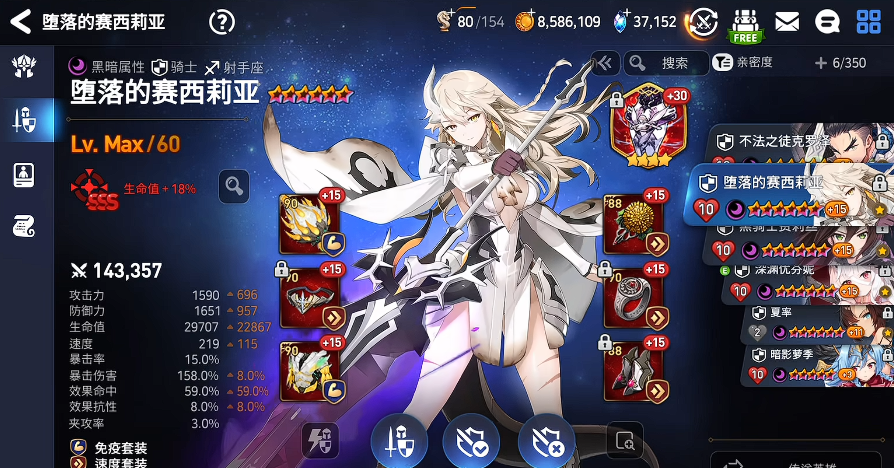This screenshot has height=468, width=894.
Task: Open the mail envelope icon
Action: coord(787,21)
